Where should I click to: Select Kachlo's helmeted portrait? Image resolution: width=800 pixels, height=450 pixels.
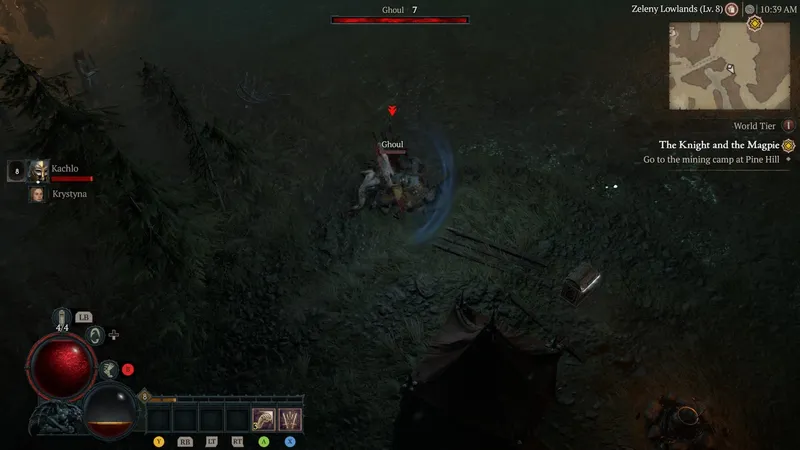coord(39,171)
